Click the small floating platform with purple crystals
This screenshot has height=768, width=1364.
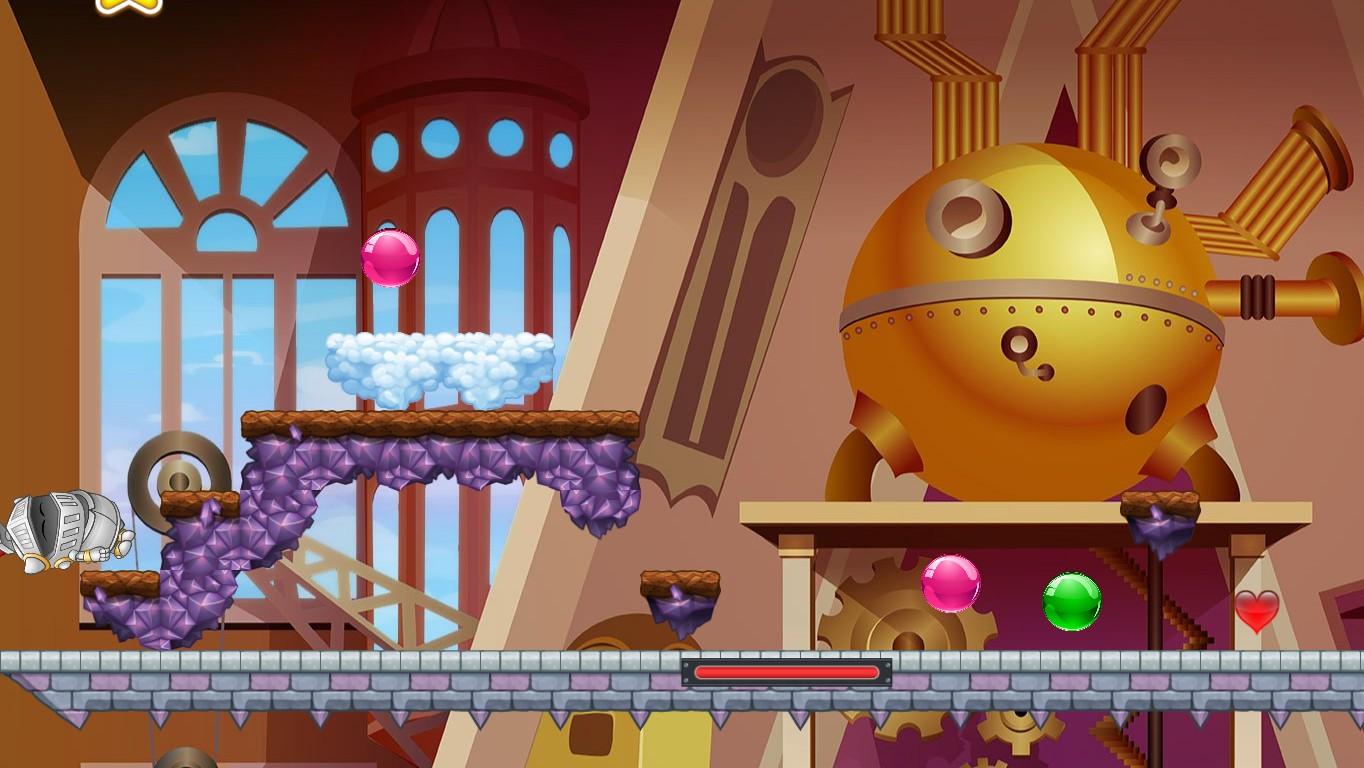(x=680, y=590)
